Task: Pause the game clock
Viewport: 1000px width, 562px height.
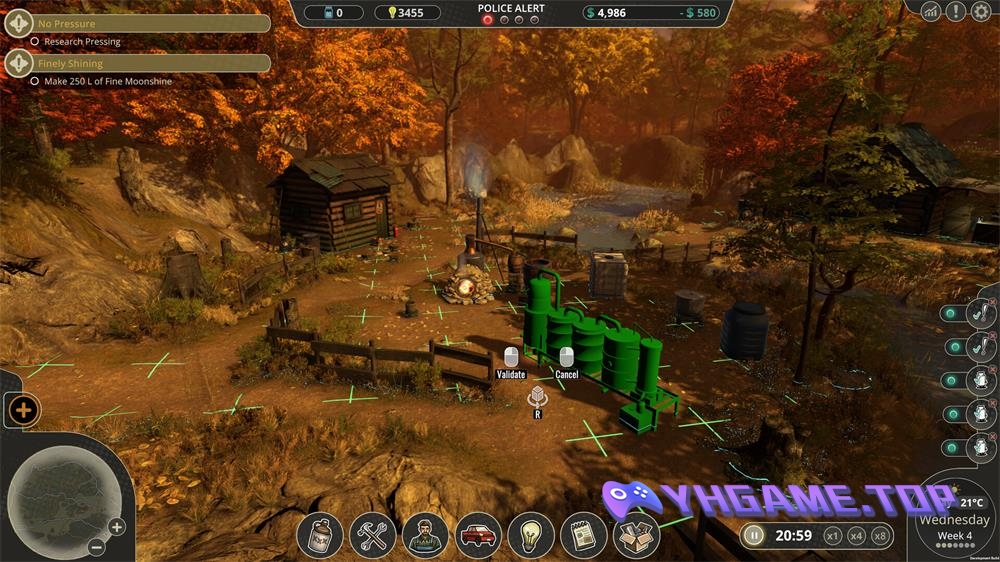Action: point(755,535)
